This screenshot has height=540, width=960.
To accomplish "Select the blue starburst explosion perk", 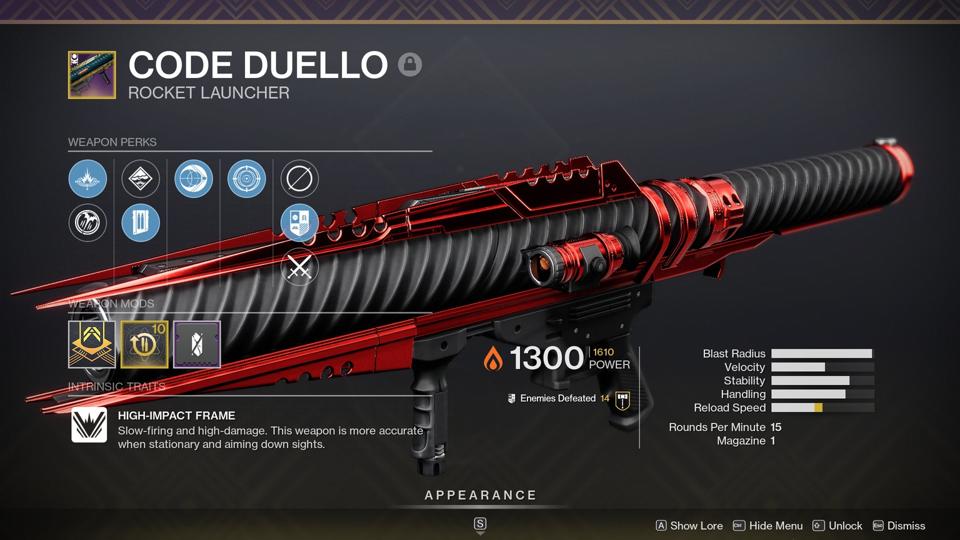I will 87,179.
